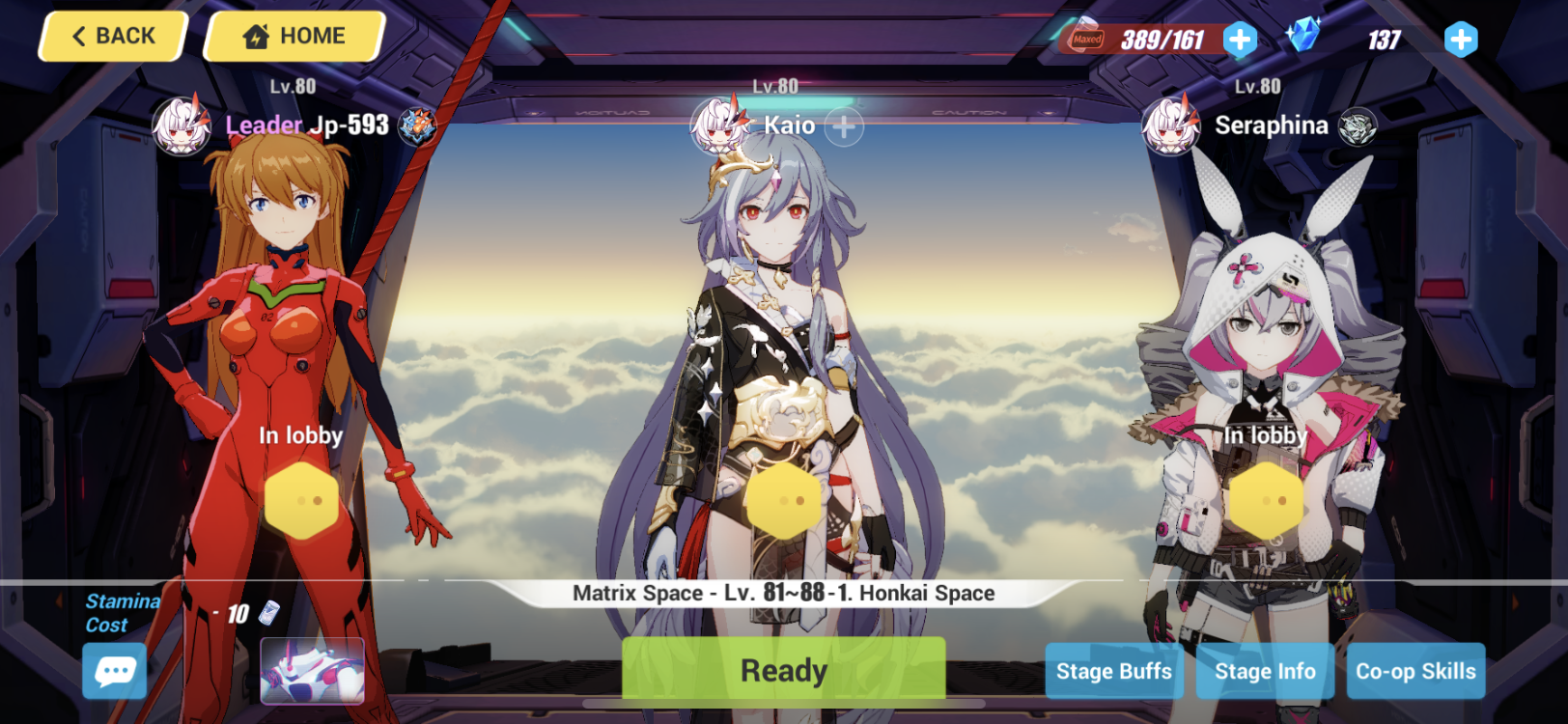Image resolution: width=1568 pixels, height=724 pixels.
Task: Open leader Jp-593's avatar portrait
Action: click(x=181, y=126)
